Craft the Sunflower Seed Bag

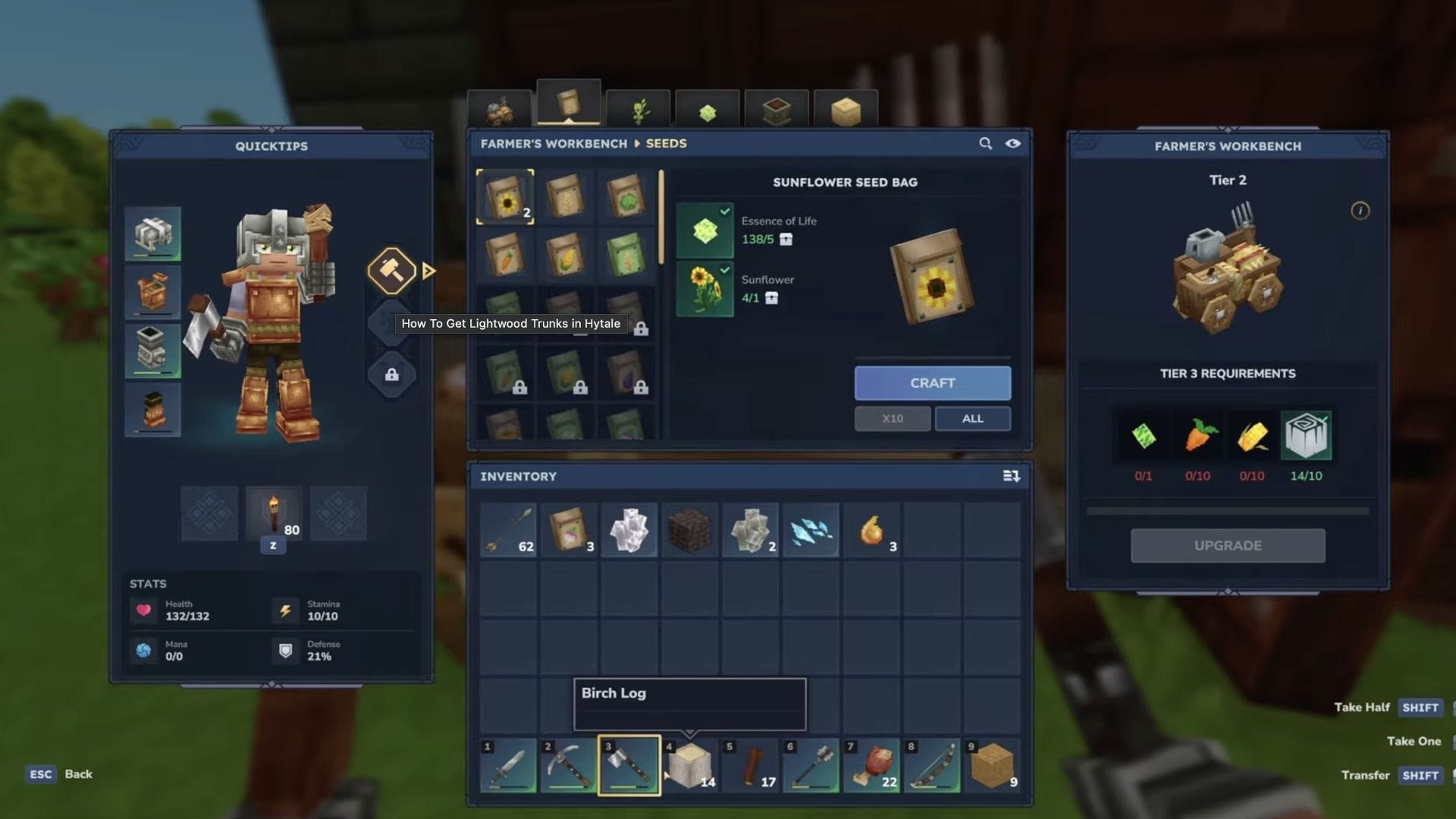click(932, 383)
